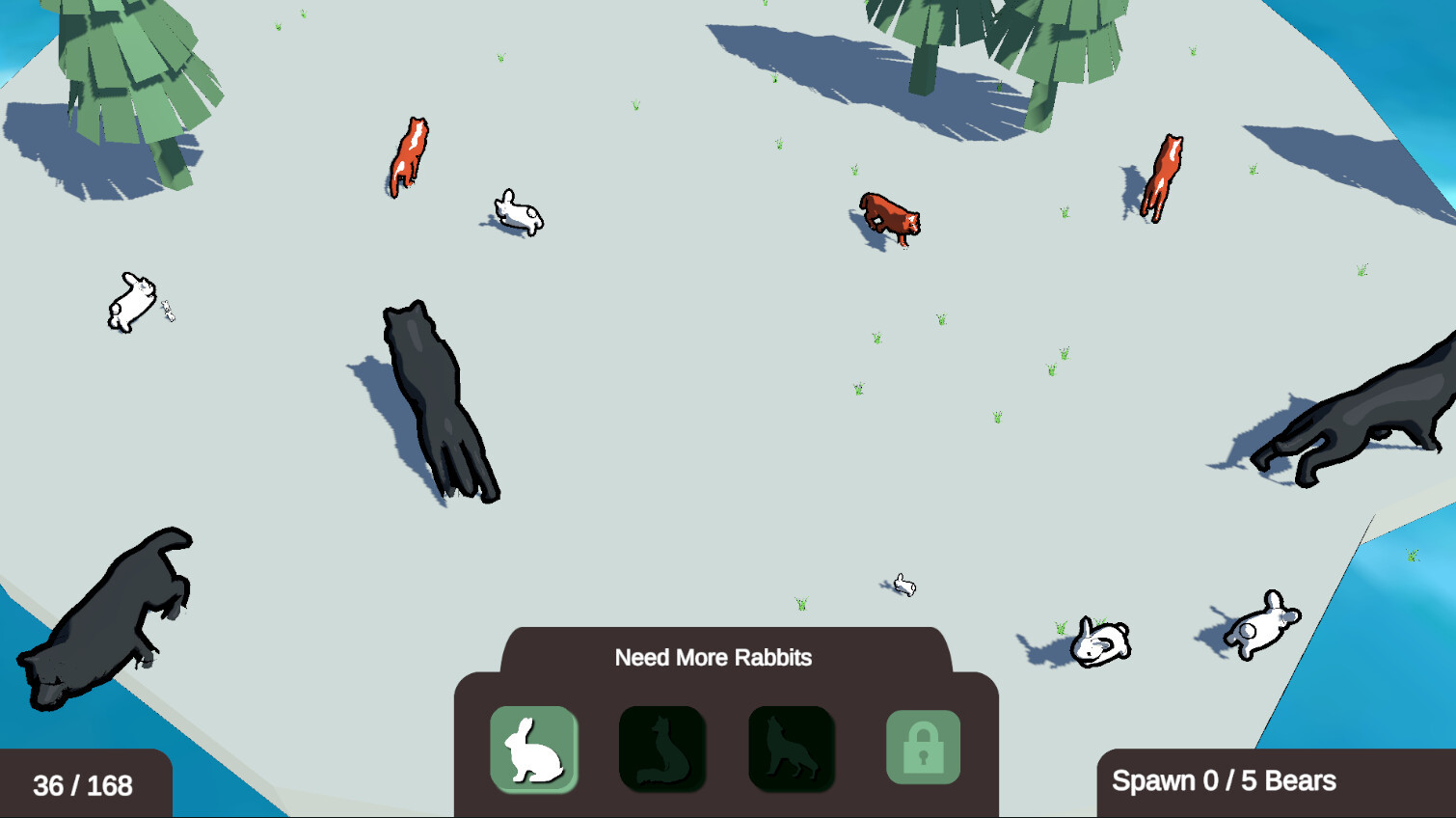1456x818 pixels.
Task: Select the rabbit spawn button
Action: point(533,750)
